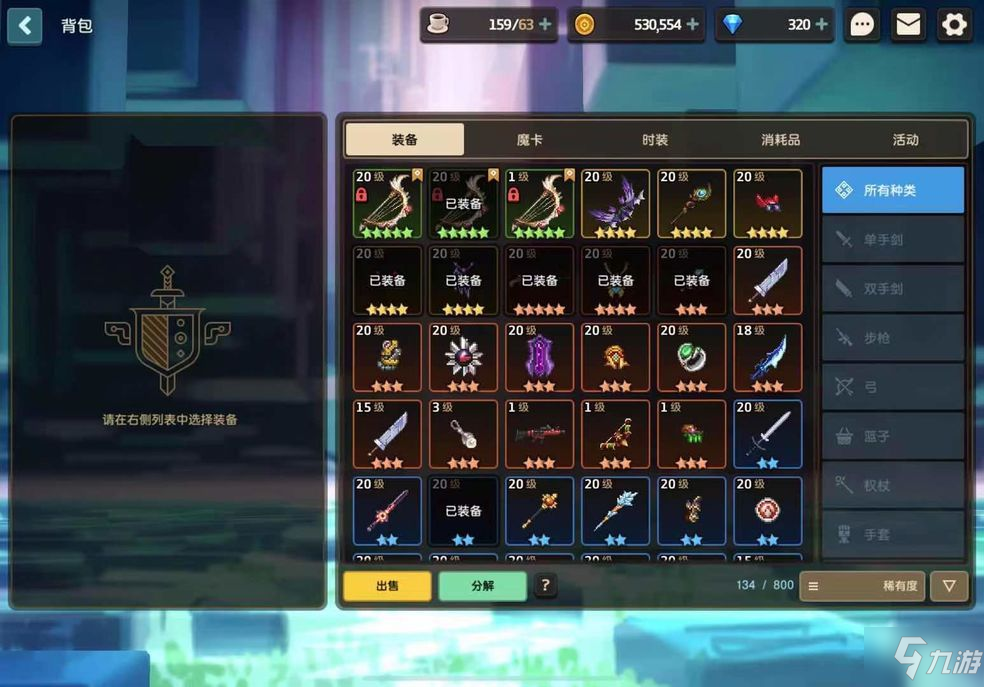Add more gold coins

pos(694,25)
